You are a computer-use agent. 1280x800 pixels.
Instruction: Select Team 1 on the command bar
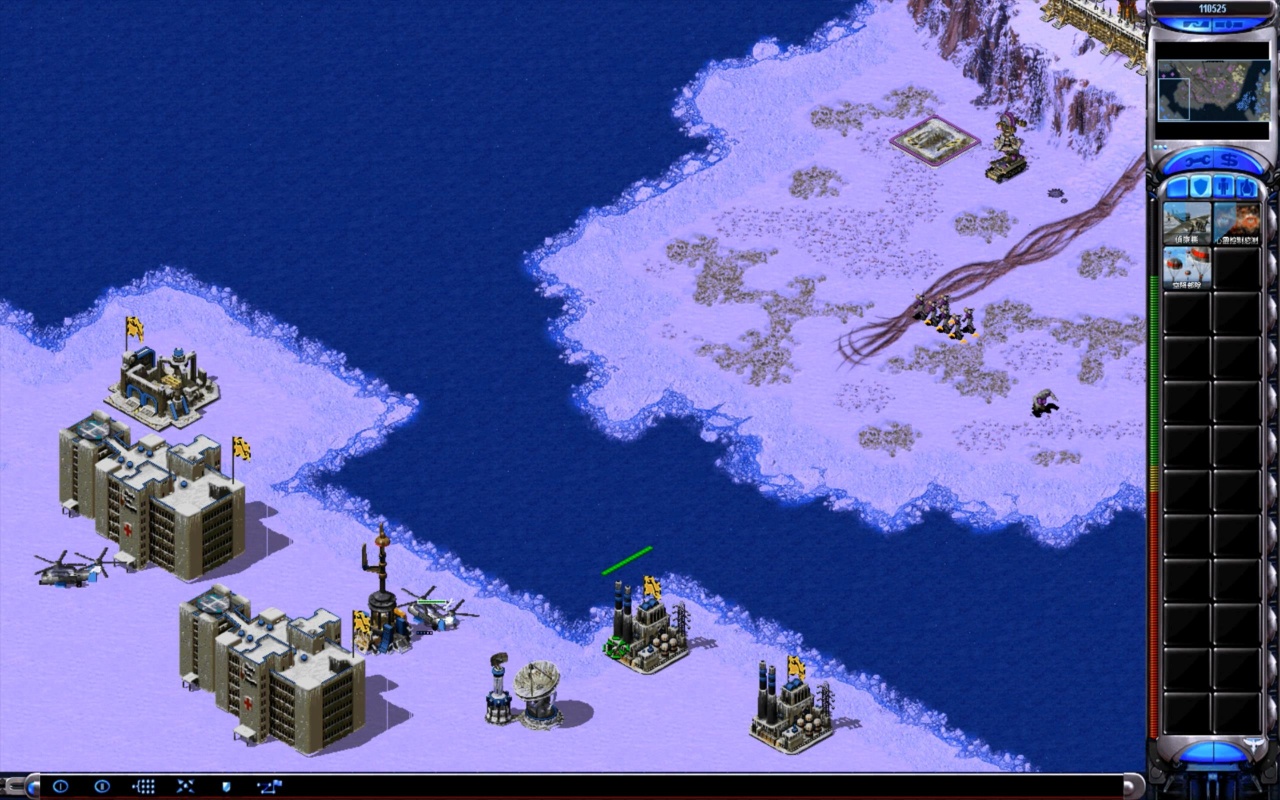pos(60,787)
